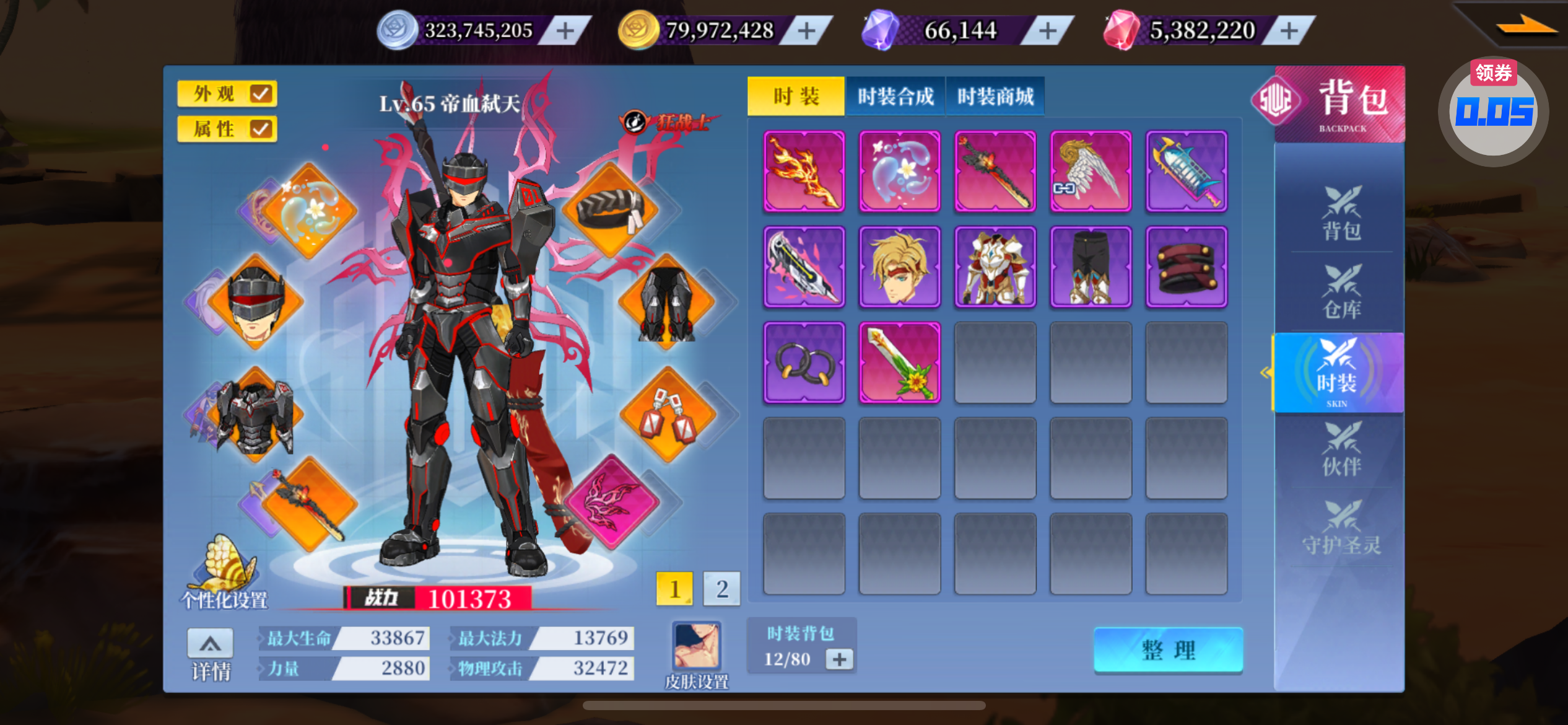This screenshot has height=725, width=1568.
Task: Select the 时装 fashion tab
Action: coord(796,97)
